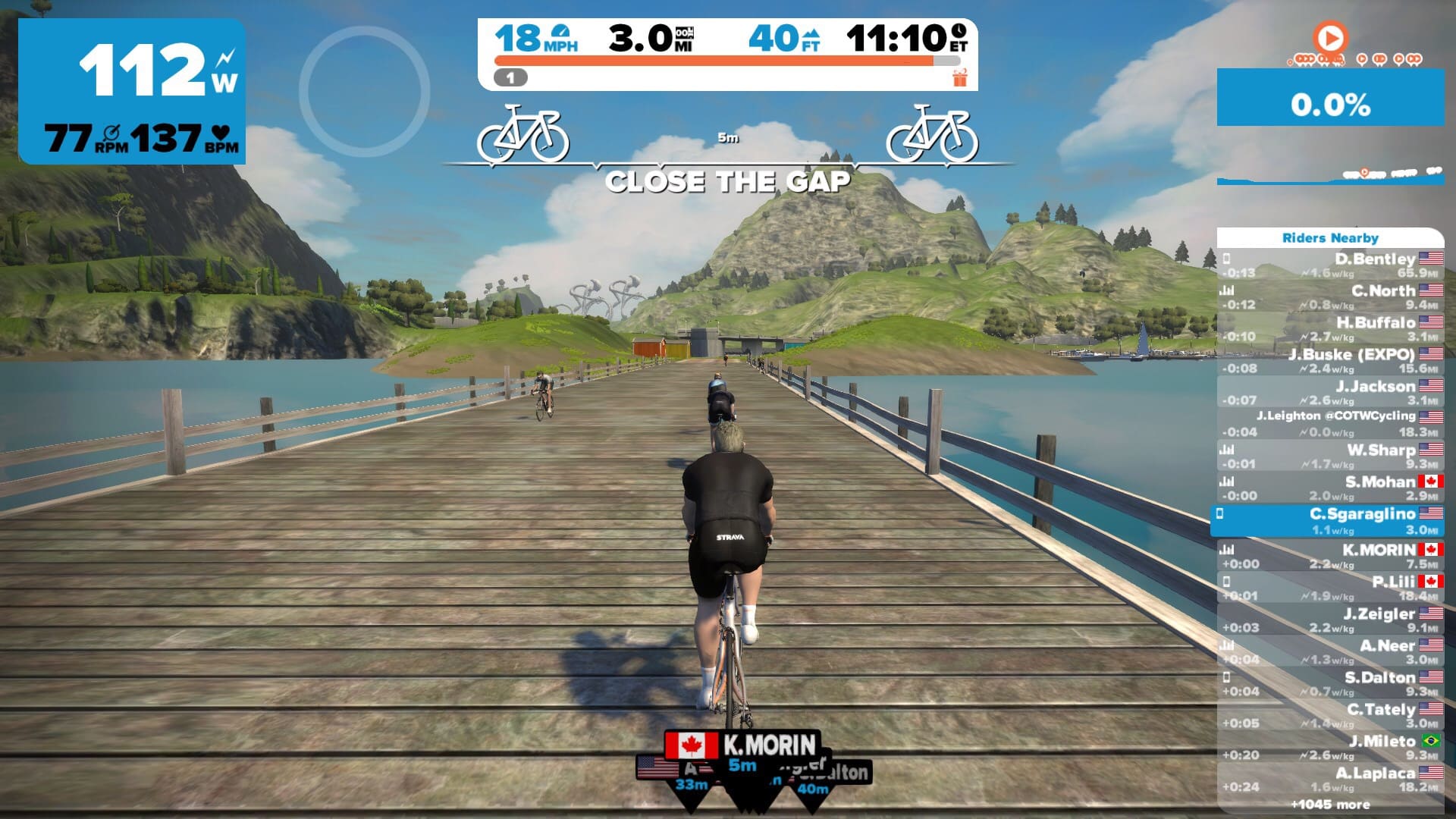Image resolution: width=1456 pixels, height=819 pixels.
Task: Select J.Zeigler's rider entry
Action: (x=1330, y=620)
